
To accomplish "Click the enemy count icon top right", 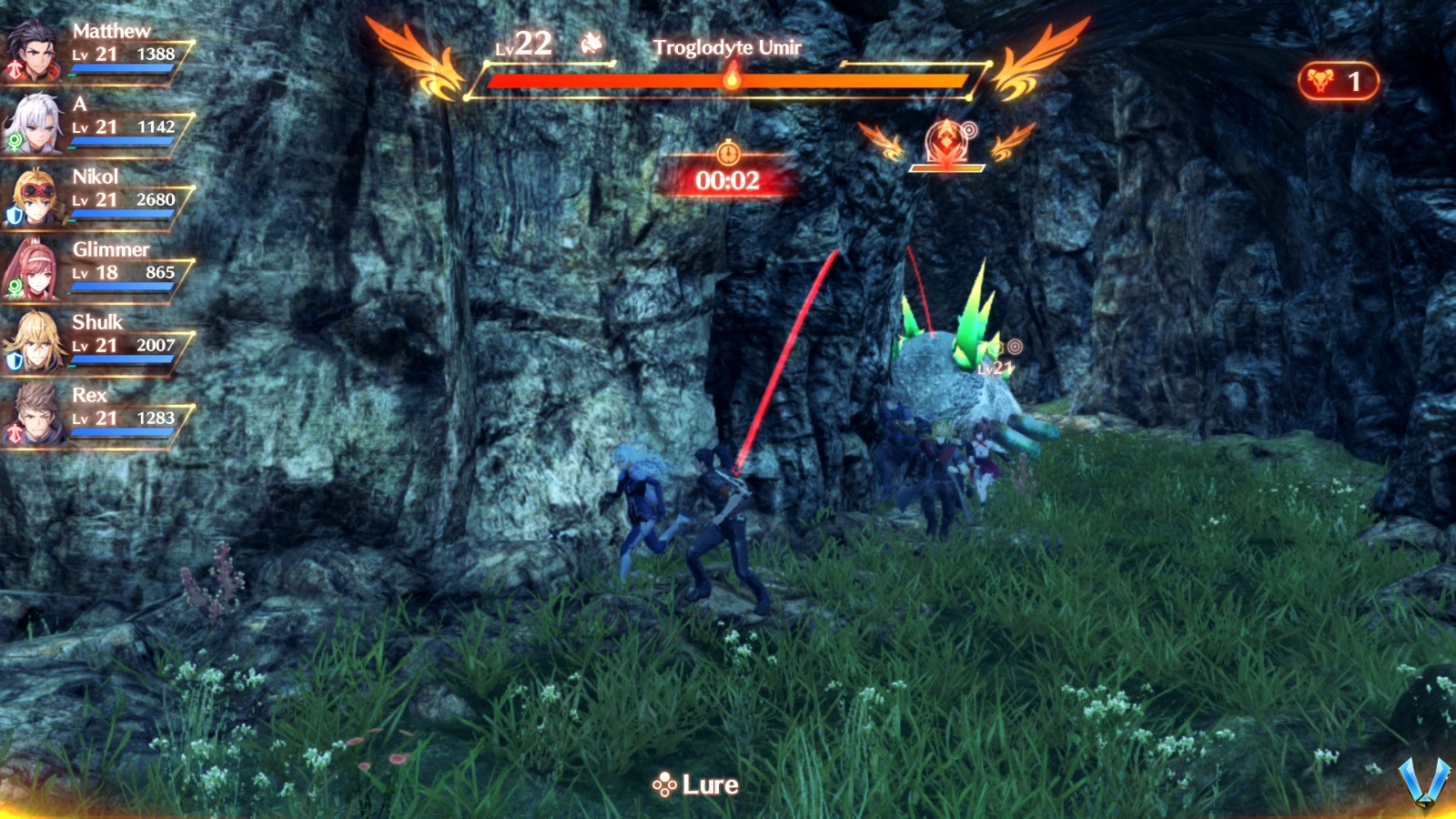I will [1321, 80].
